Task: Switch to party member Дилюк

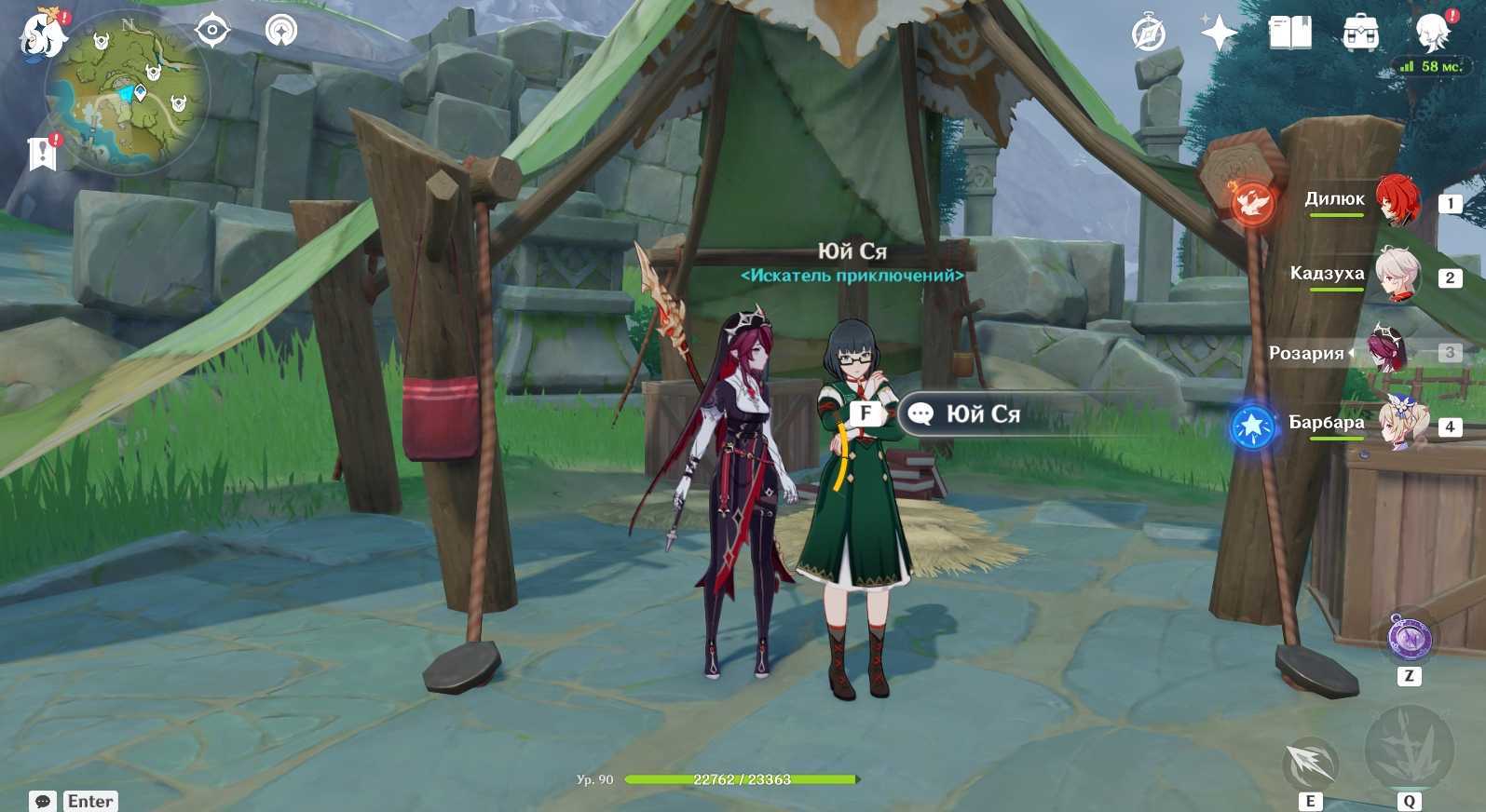Action: (1397, 200)
